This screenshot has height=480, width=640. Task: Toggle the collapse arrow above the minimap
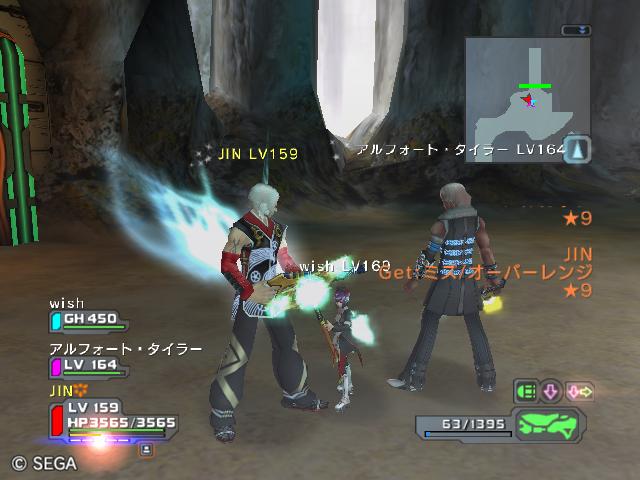tap(576, 31)
